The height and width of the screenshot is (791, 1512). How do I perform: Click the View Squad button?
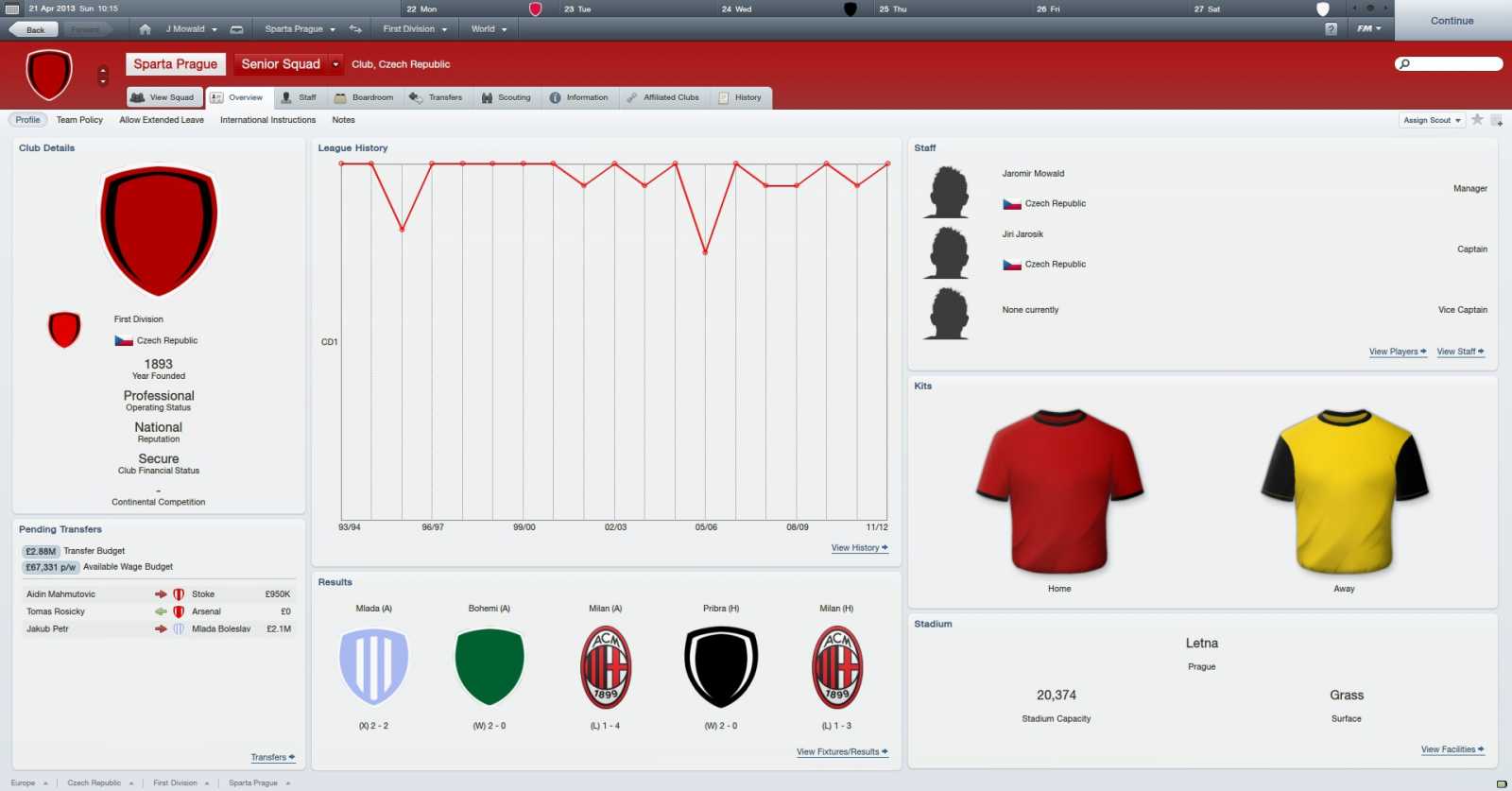[x=163, y=96]
